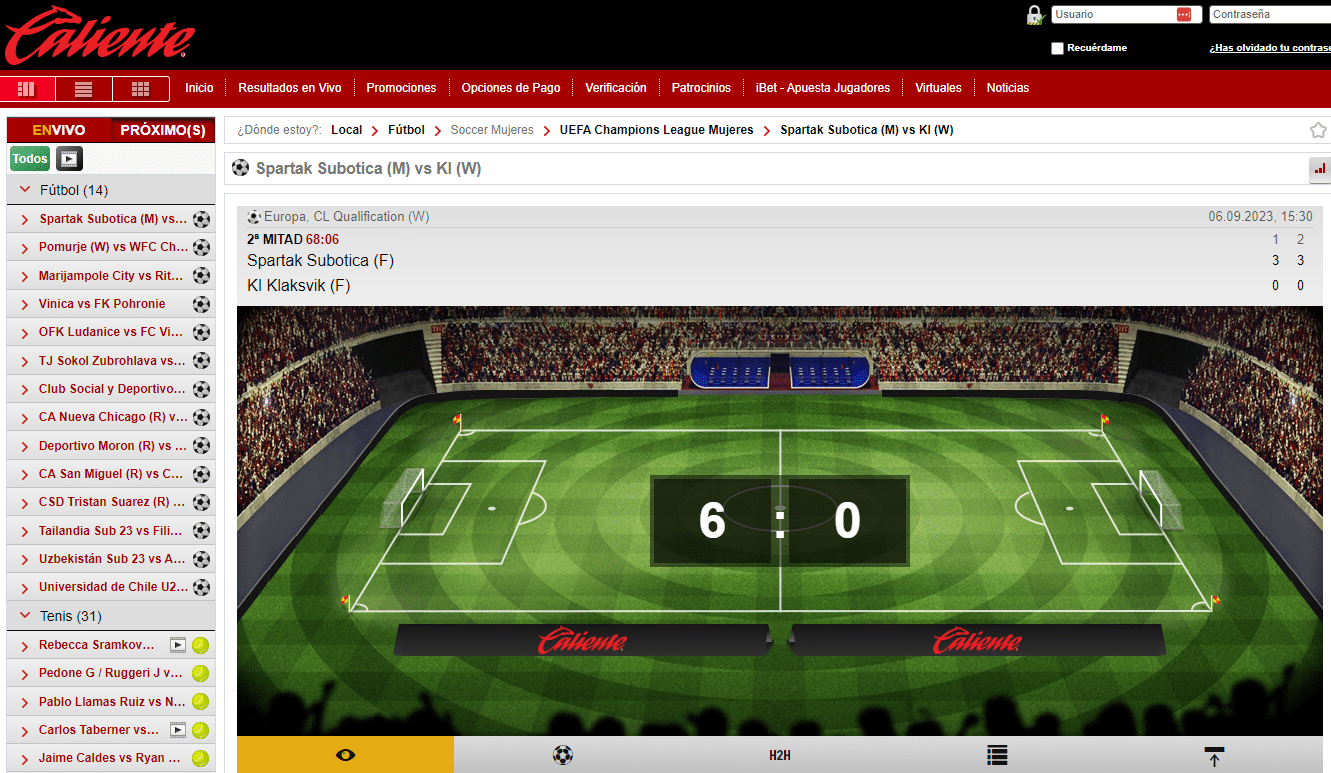Click the green Todos filter button
Viewport: 1331px width, 773px height.
(30, 158)
